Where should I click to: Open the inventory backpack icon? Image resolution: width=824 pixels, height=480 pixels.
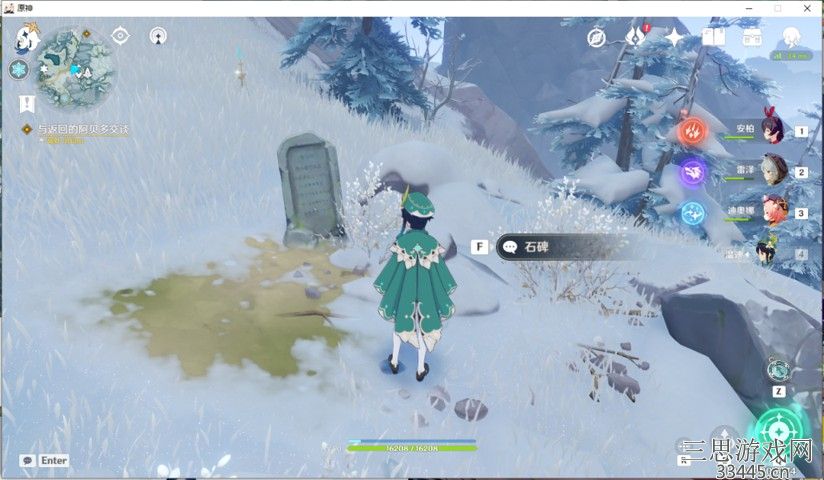click(x=752, y=38)
